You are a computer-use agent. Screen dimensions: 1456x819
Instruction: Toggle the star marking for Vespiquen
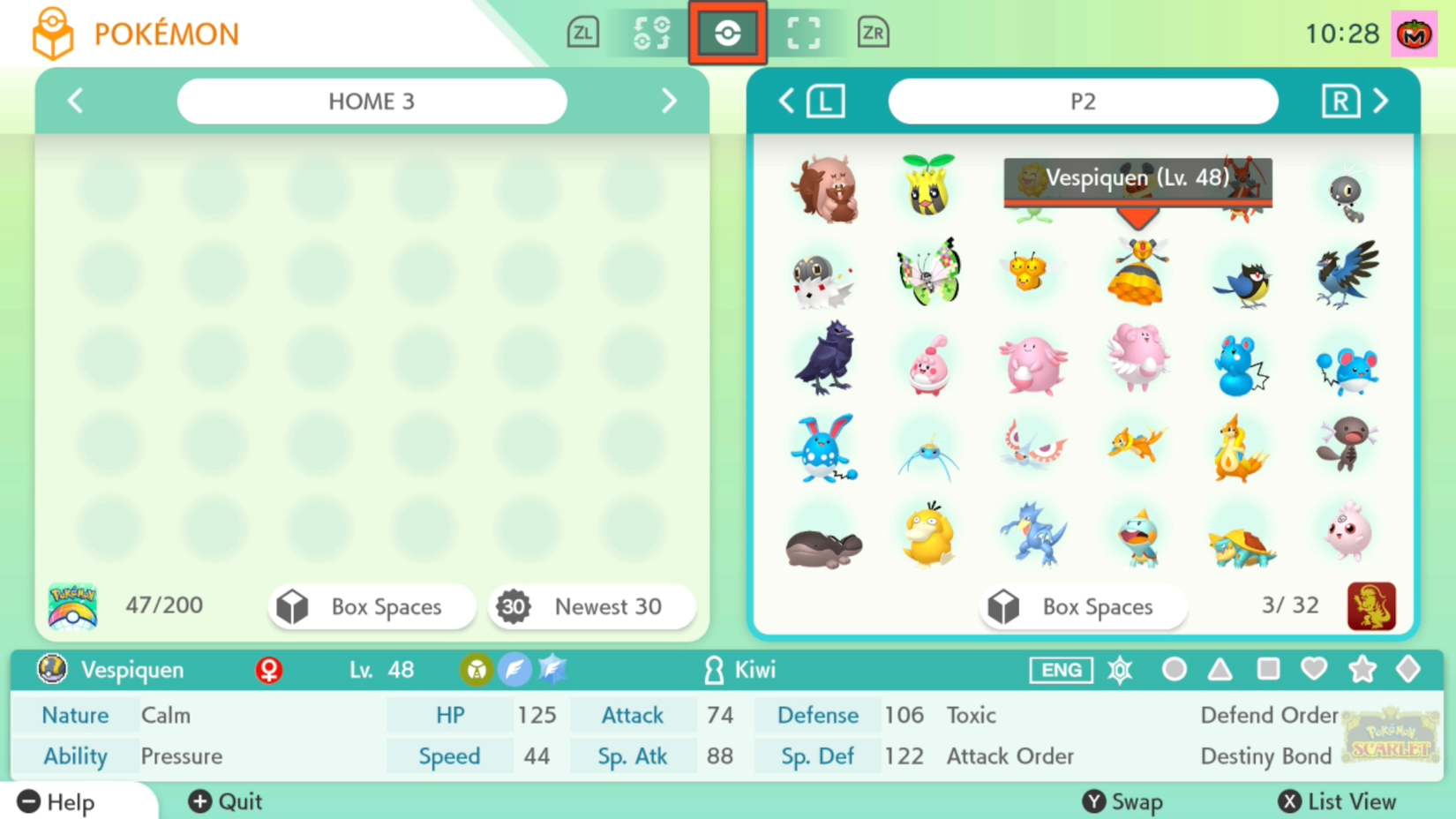1362,670
